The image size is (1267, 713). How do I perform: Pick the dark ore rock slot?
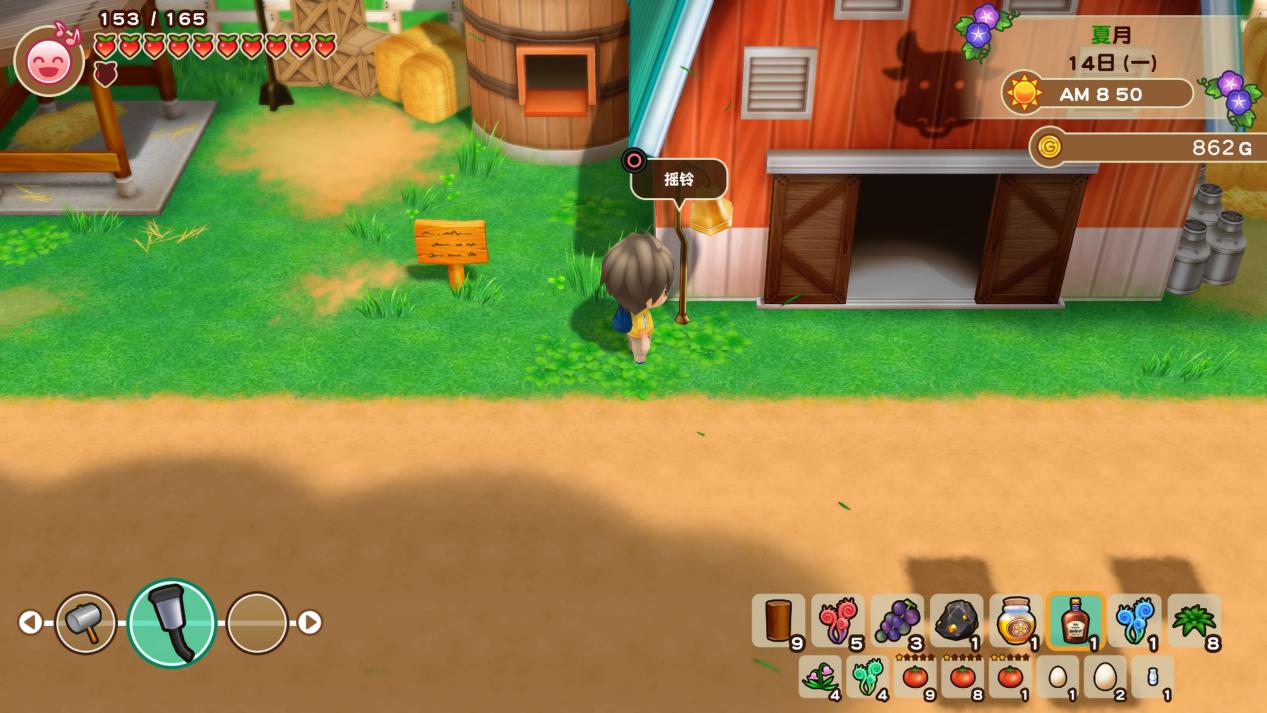956,621
